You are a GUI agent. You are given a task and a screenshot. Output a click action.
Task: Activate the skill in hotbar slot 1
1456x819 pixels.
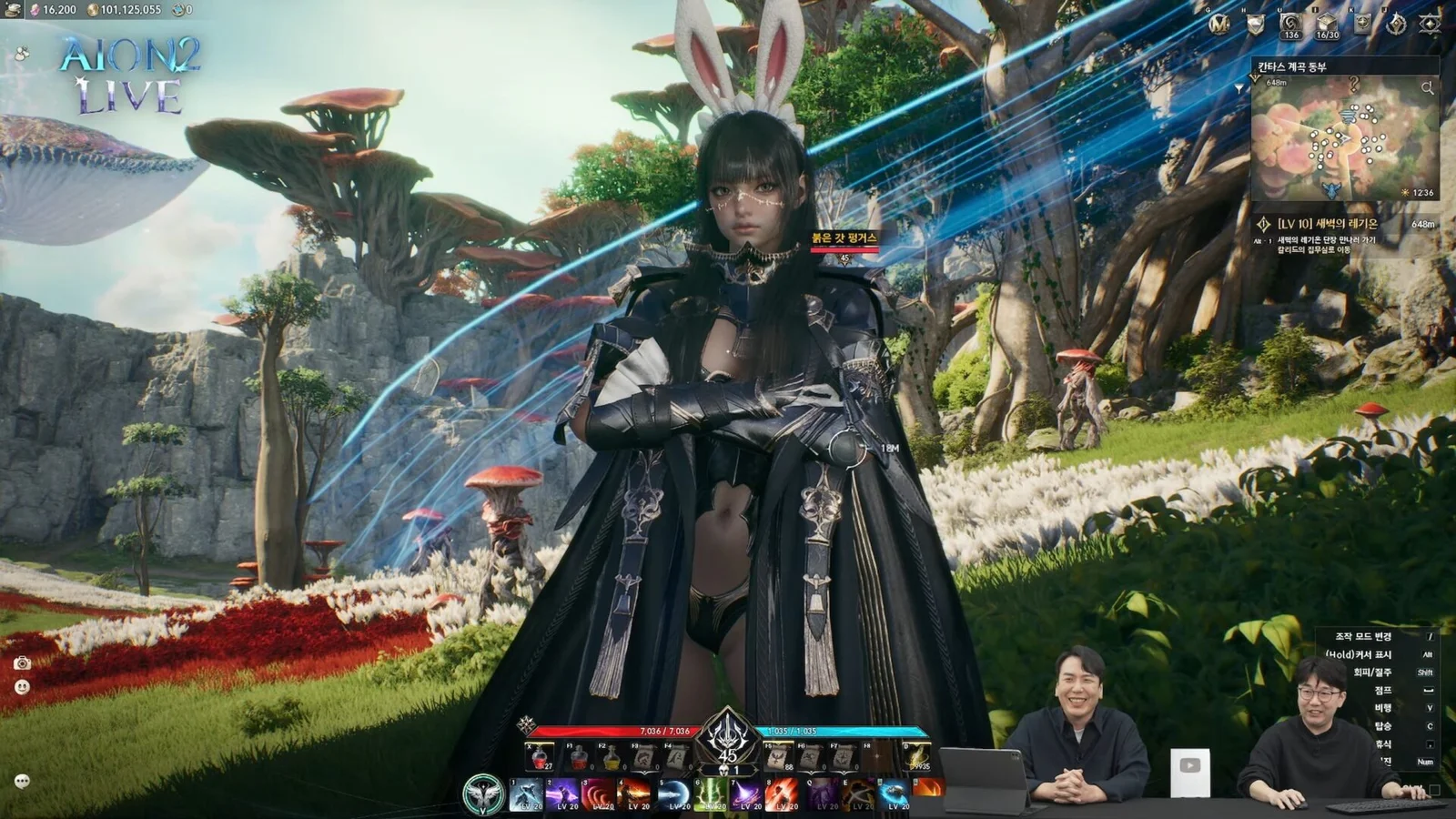(x=528, y=794)
